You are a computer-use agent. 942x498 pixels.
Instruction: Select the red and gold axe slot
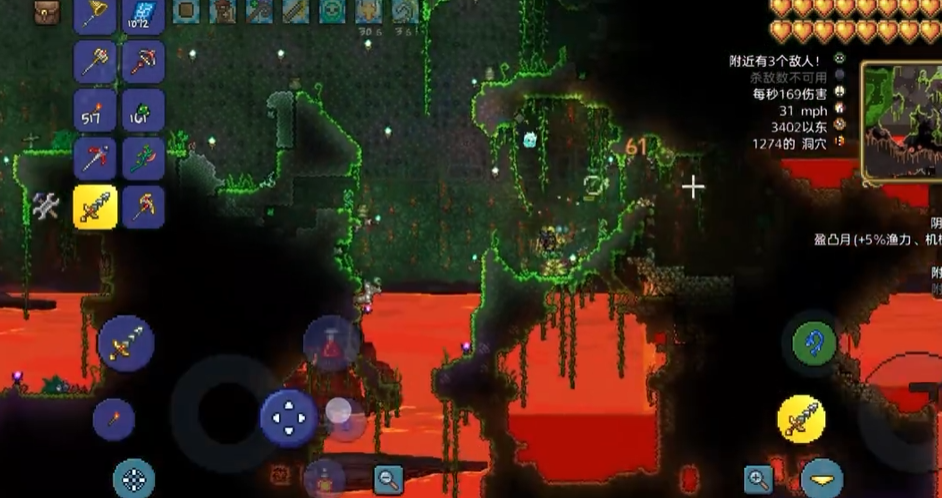click(144, 206)
